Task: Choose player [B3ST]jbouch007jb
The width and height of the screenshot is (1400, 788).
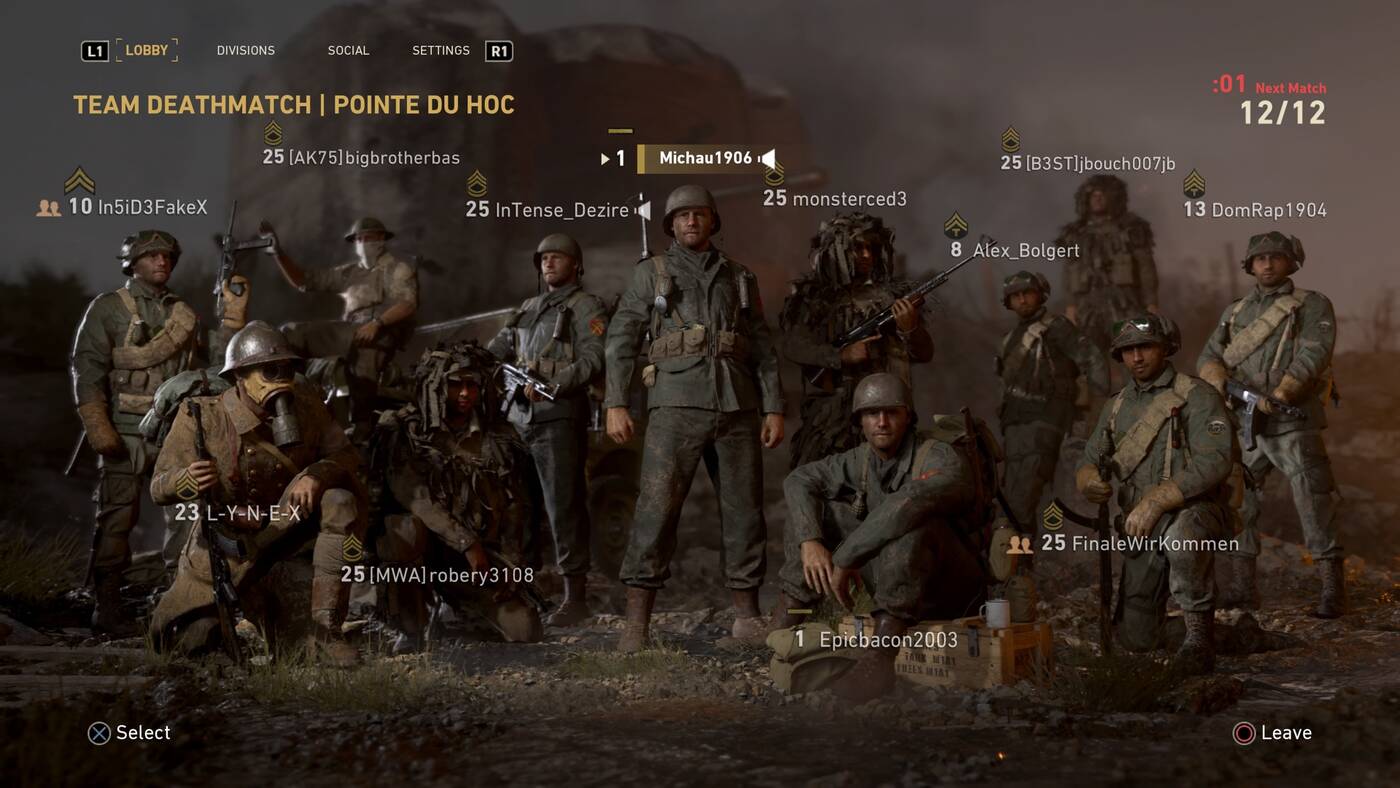Action: (1100, 163)
